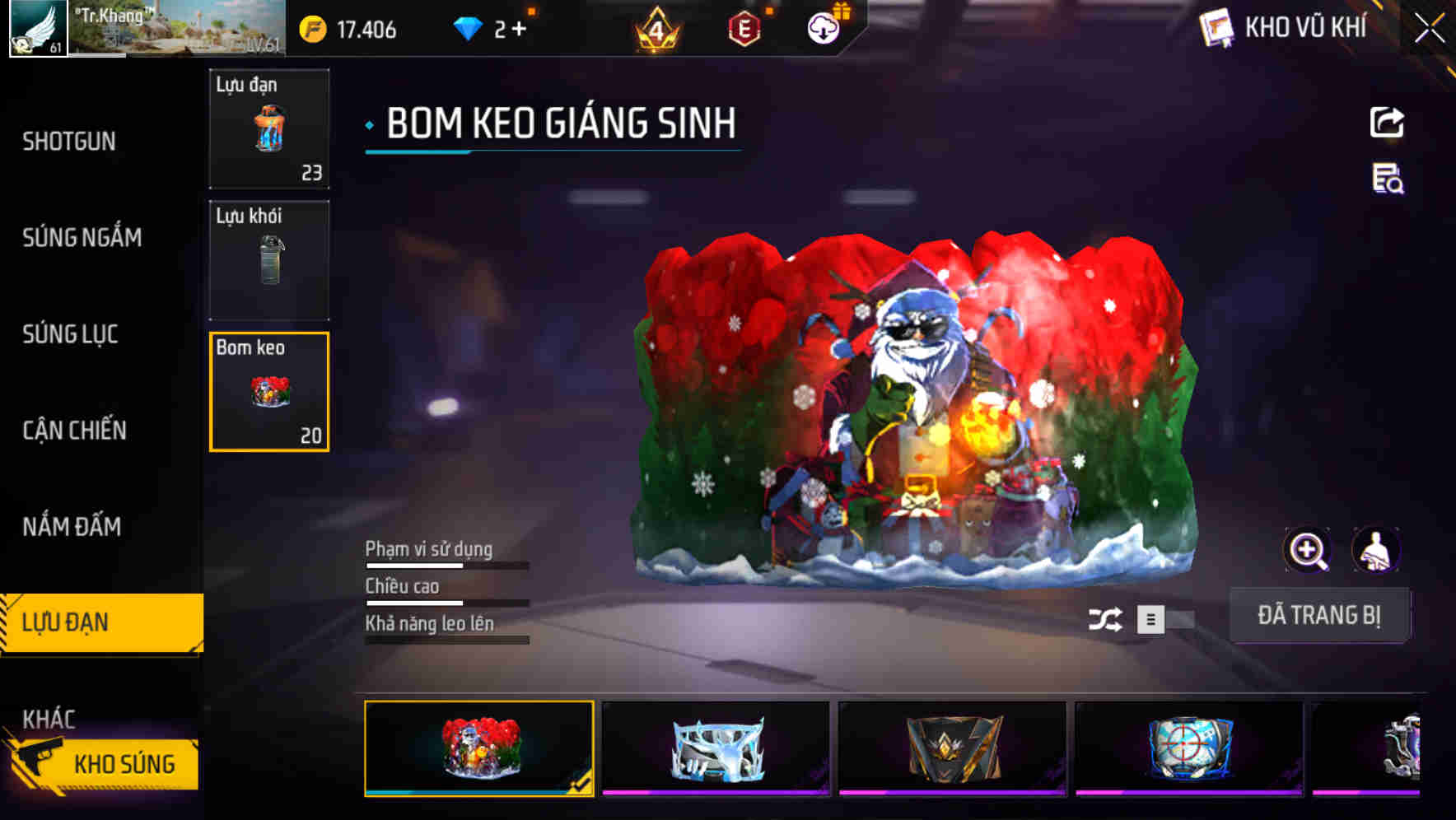
Task: Expand the NẮM ĐẤM category
Action: tap(72, 526)
